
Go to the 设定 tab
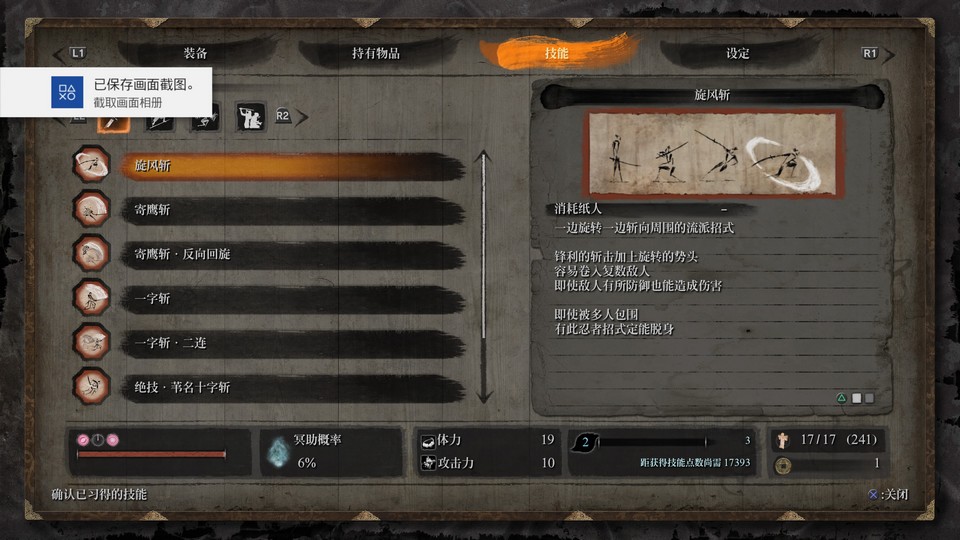(738, 53)
